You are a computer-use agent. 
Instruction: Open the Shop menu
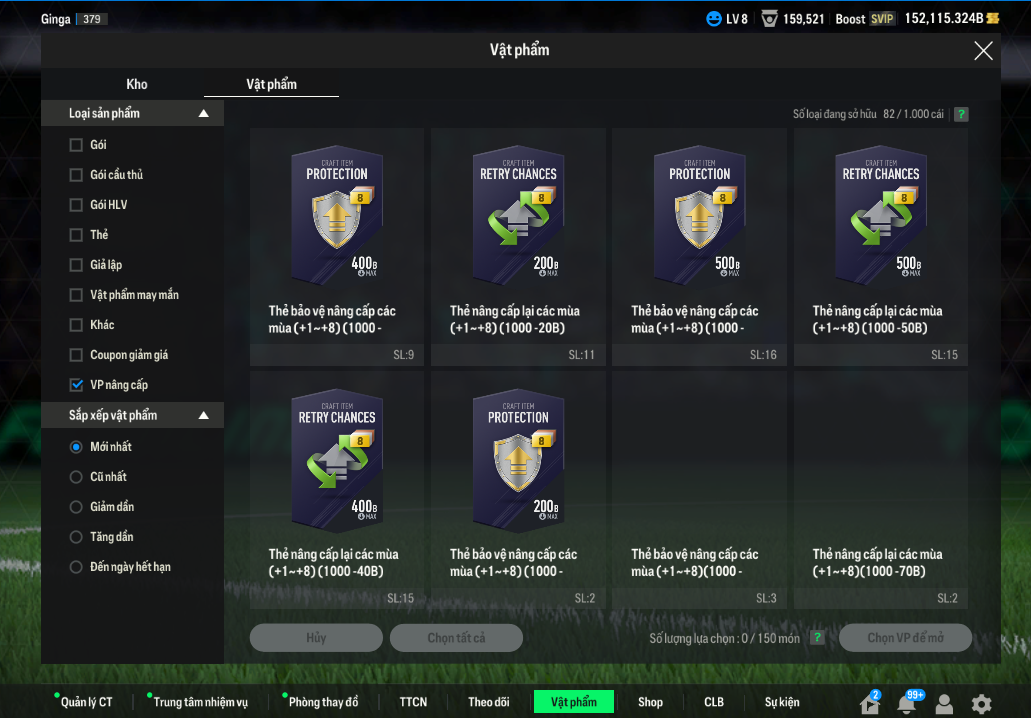[650, 702]
